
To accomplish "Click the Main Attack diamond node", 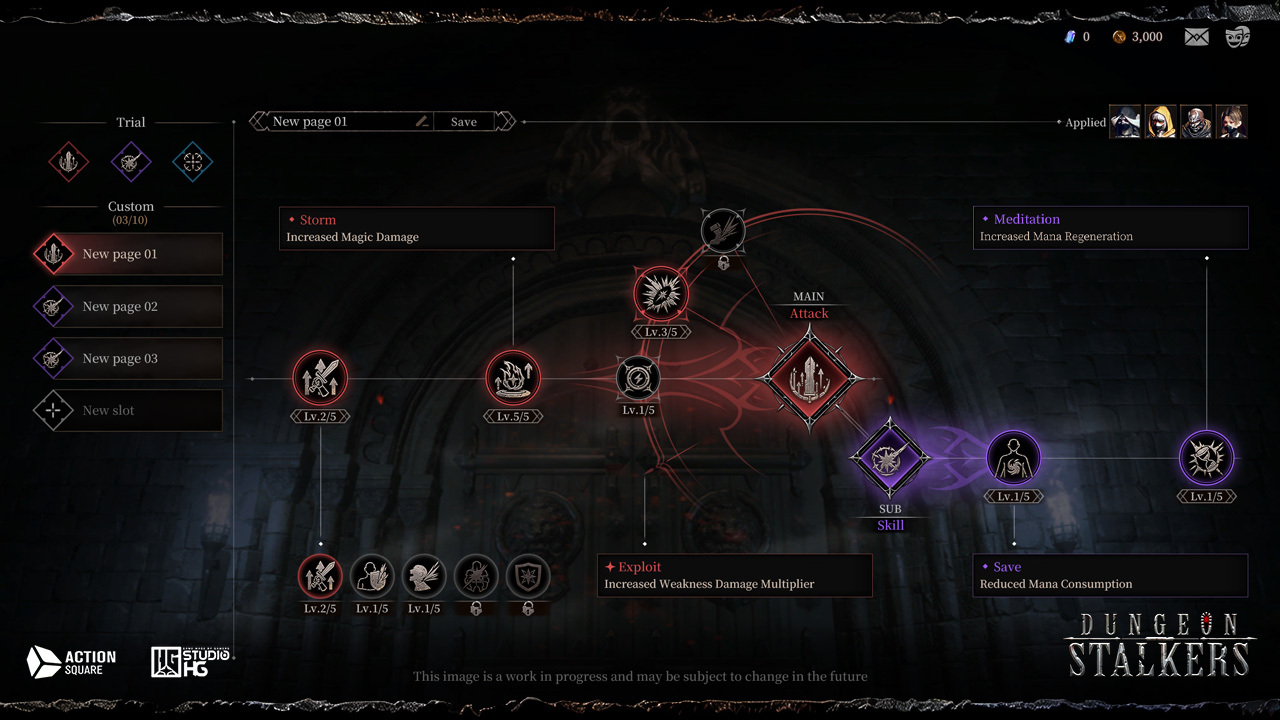I will [808, 378].
